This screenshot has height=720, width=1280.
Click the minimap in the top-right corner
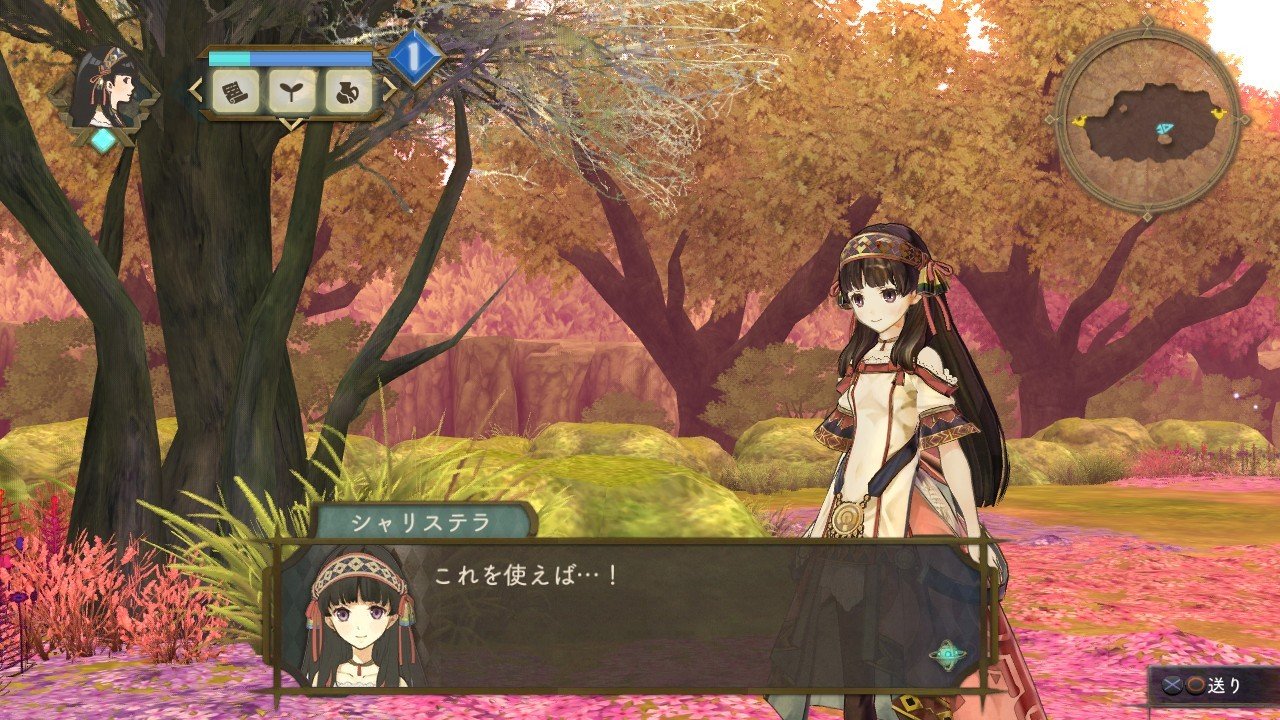pos(1148,120)
